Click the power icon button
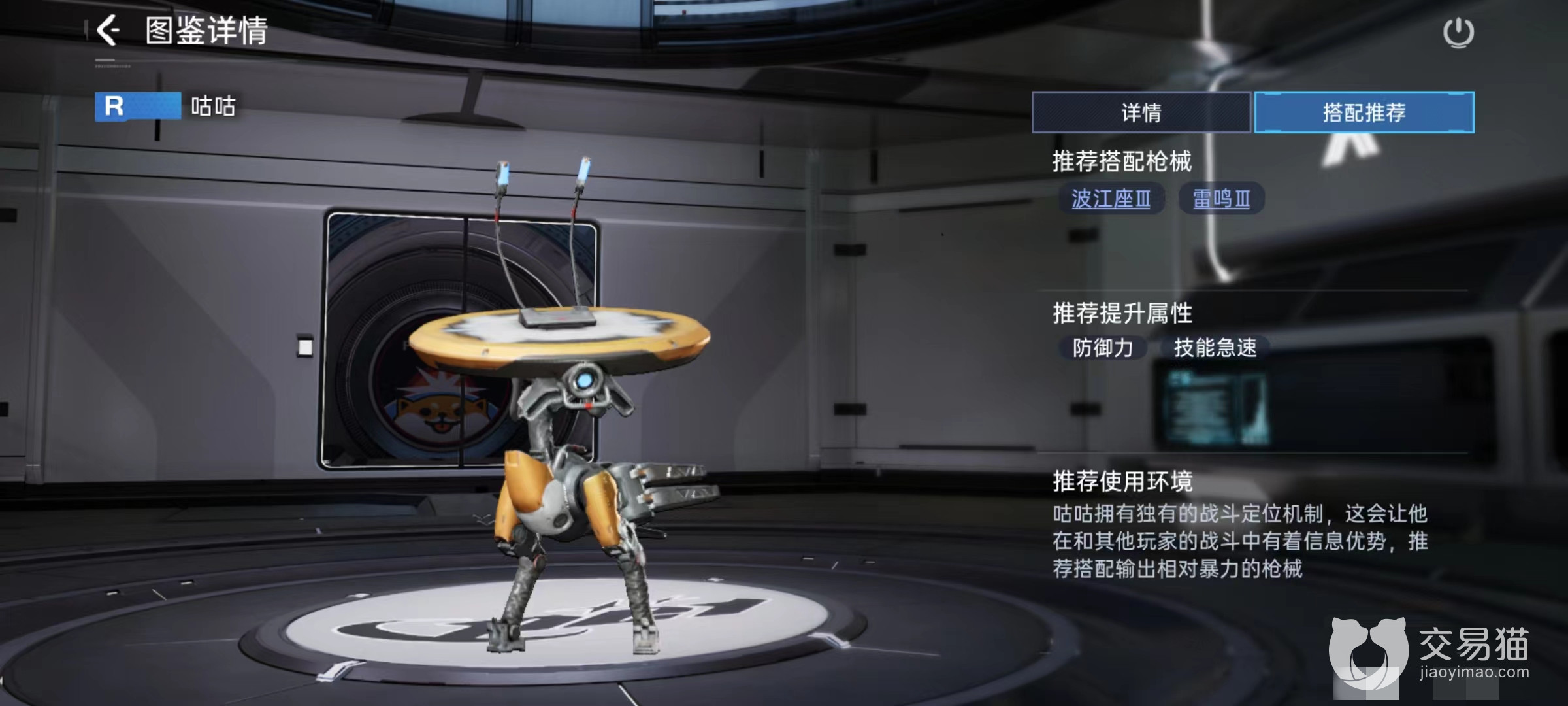The width and height of the screenshot is (1568, 706). [x=1458, y=33]
